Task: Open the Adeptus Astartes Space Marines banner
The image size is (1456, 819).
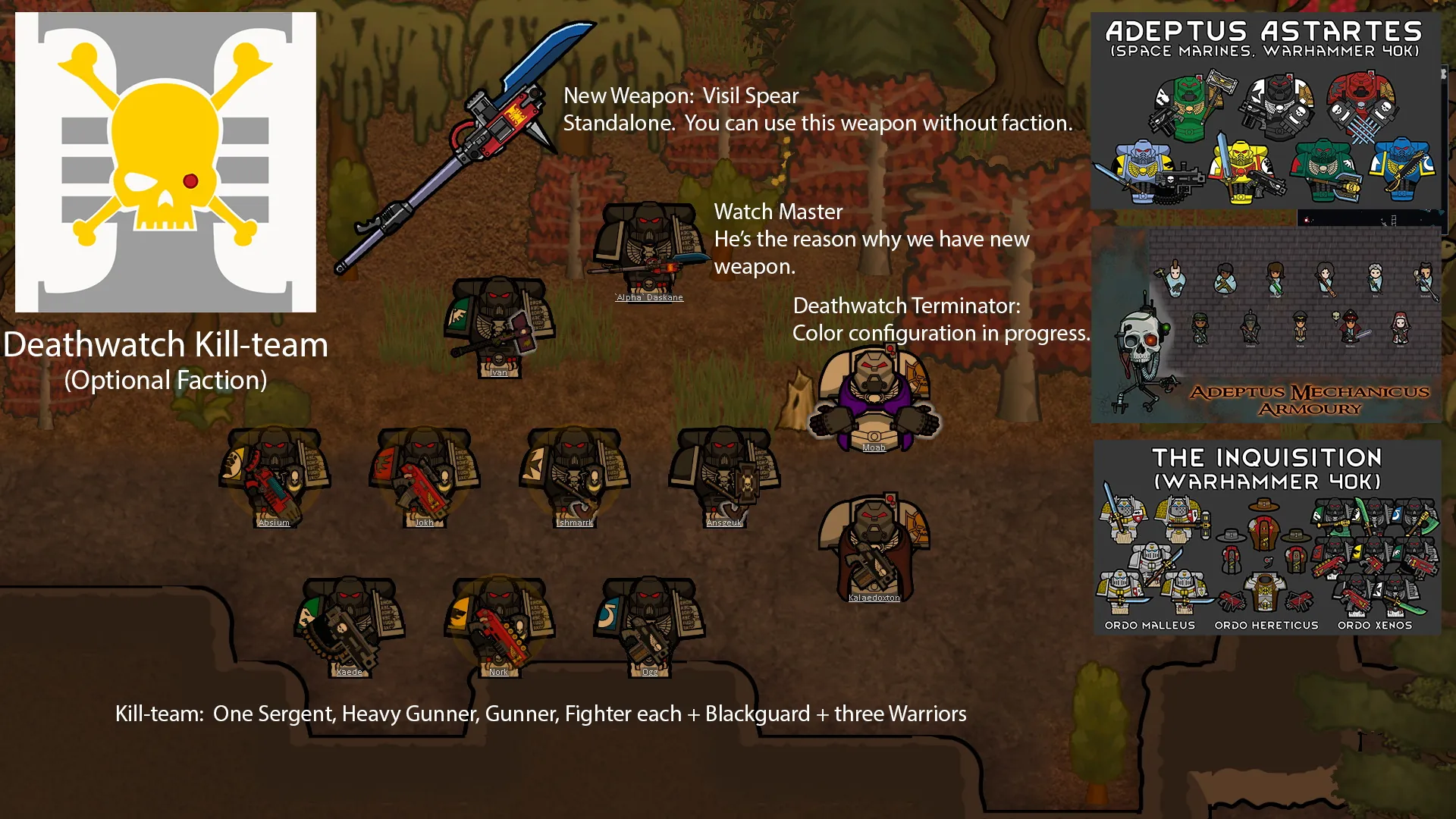Action: (x=1265, y=111)
